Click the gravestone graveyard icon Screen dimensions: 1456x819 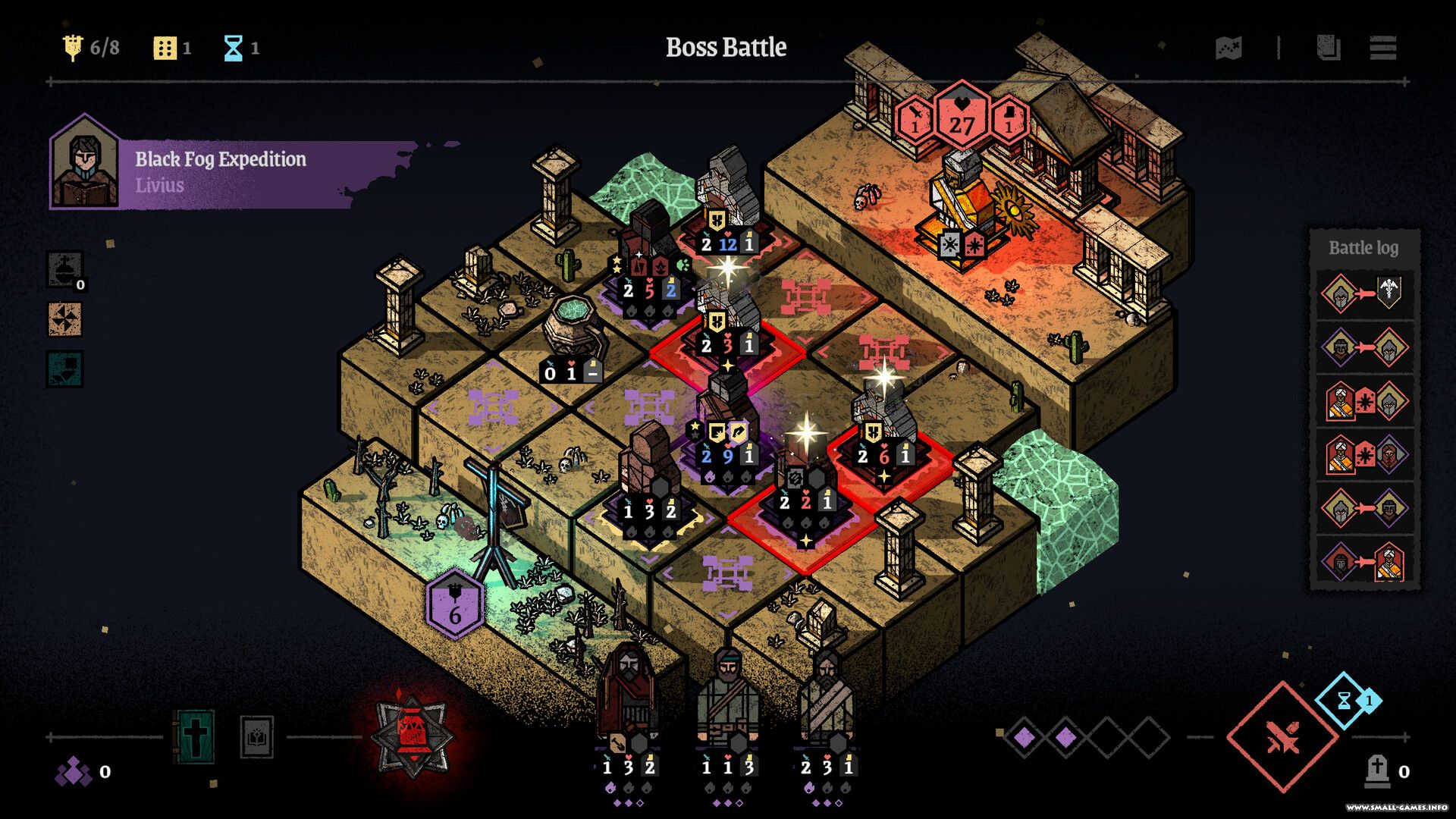[1376, 771]
